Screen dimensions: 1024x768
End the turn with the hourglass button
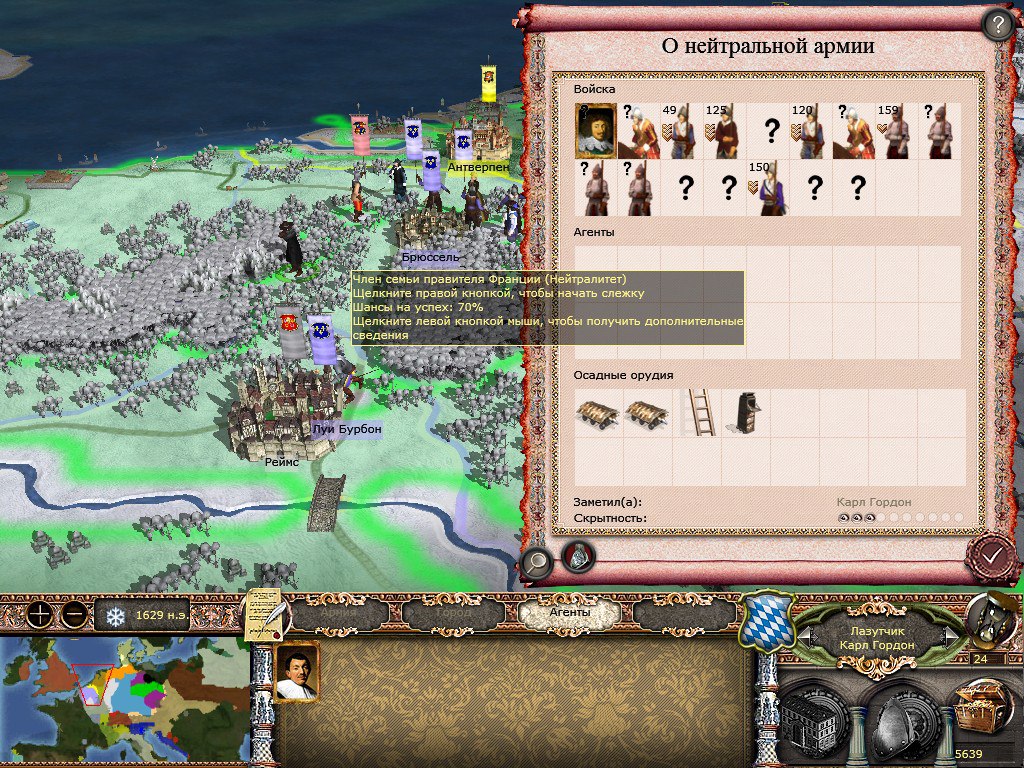pos(988,619)
